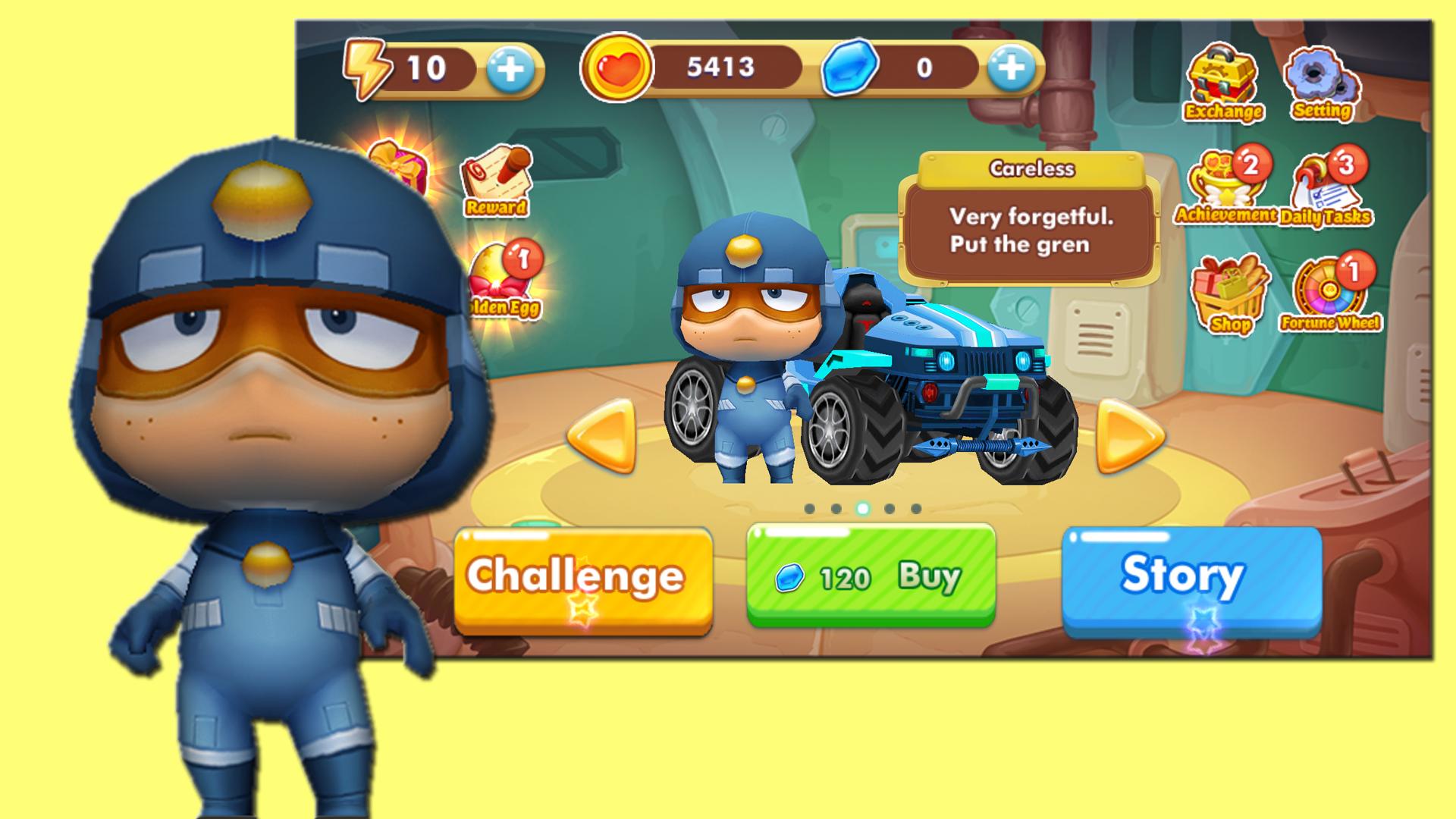The height and width of the screenshot is (819, 1456).
Task: Open the Golden Egg
Action: coord(504,281)
